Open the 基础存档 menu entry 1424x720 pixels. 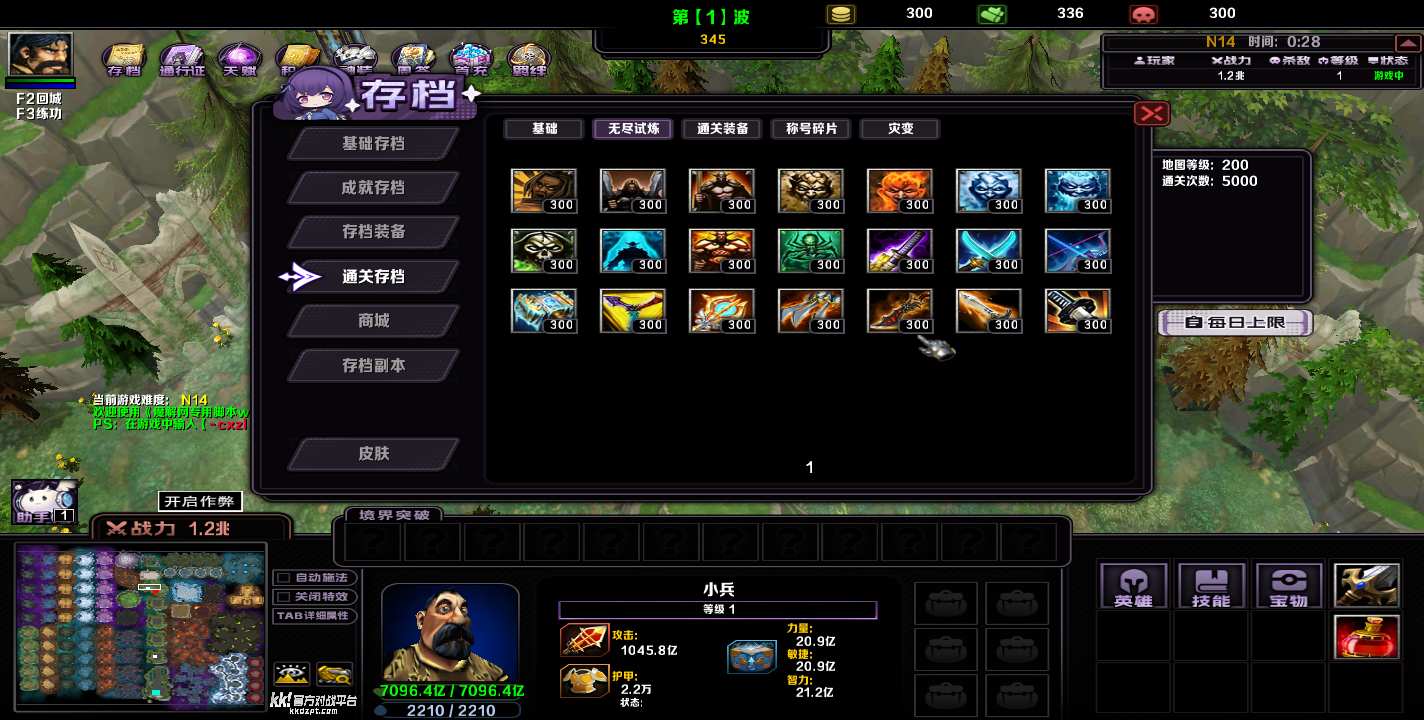point(373,143)
